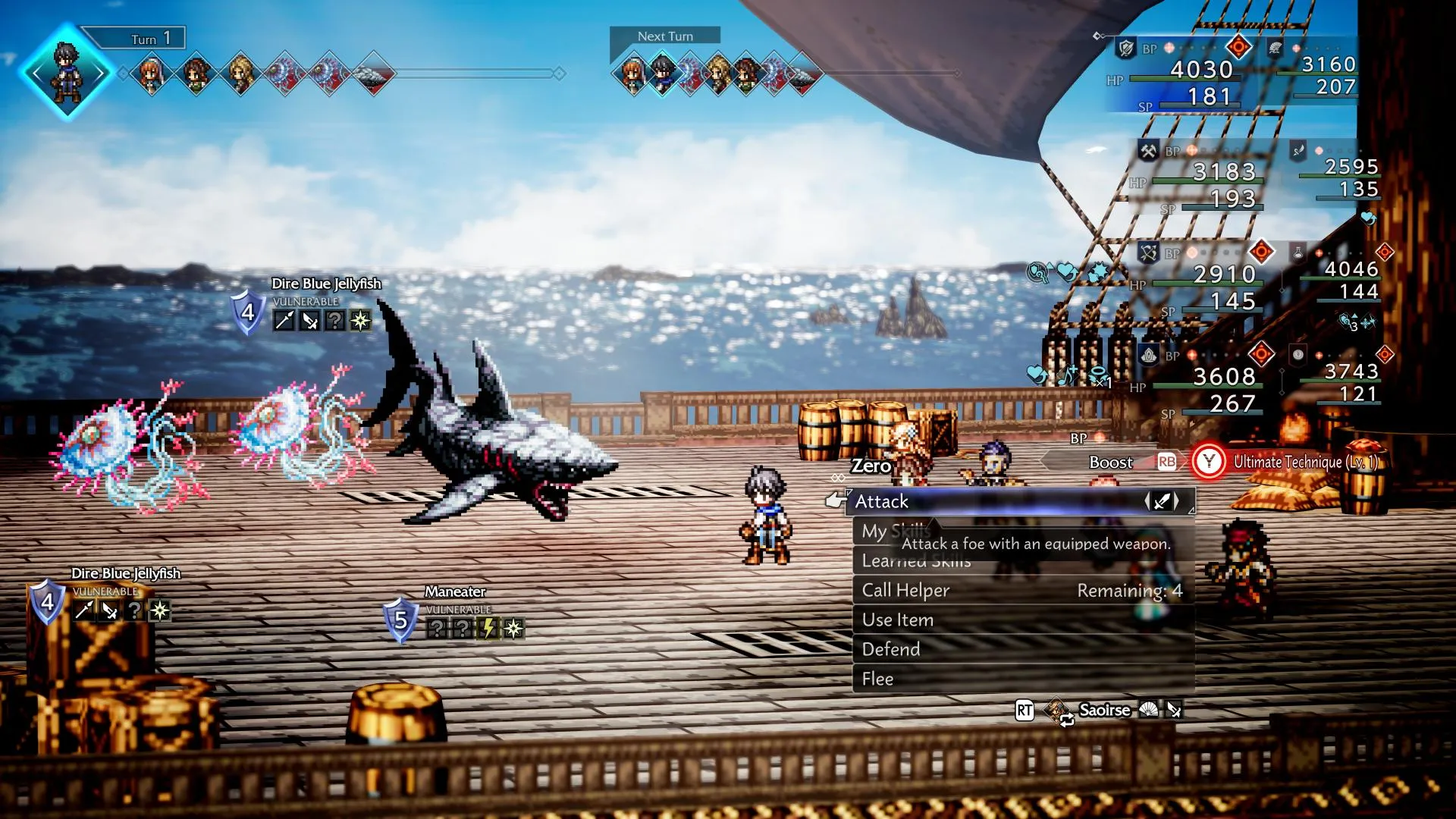
Task: Click the light star weakness icon on Dire Blue Jellyfish
Action: tap(359, 322)
